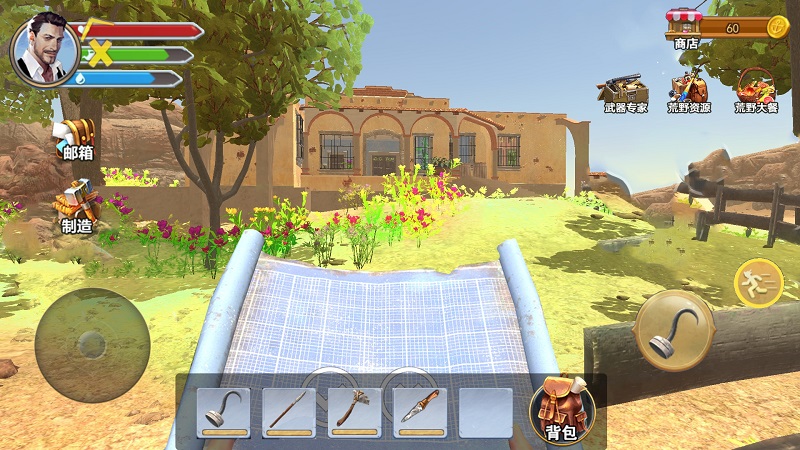800x450 pixels.
Task: Open the 商店 shop stall
Action: pyautogui.click(x=685, y=28)
